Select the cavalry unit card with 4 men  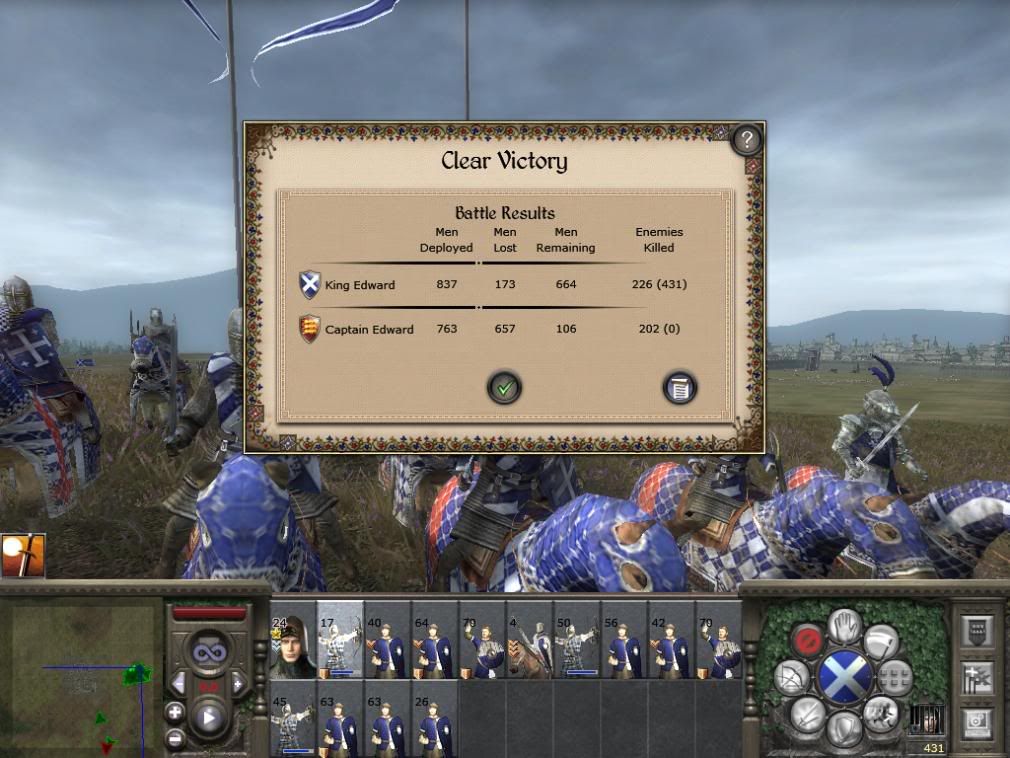point(530,640)
